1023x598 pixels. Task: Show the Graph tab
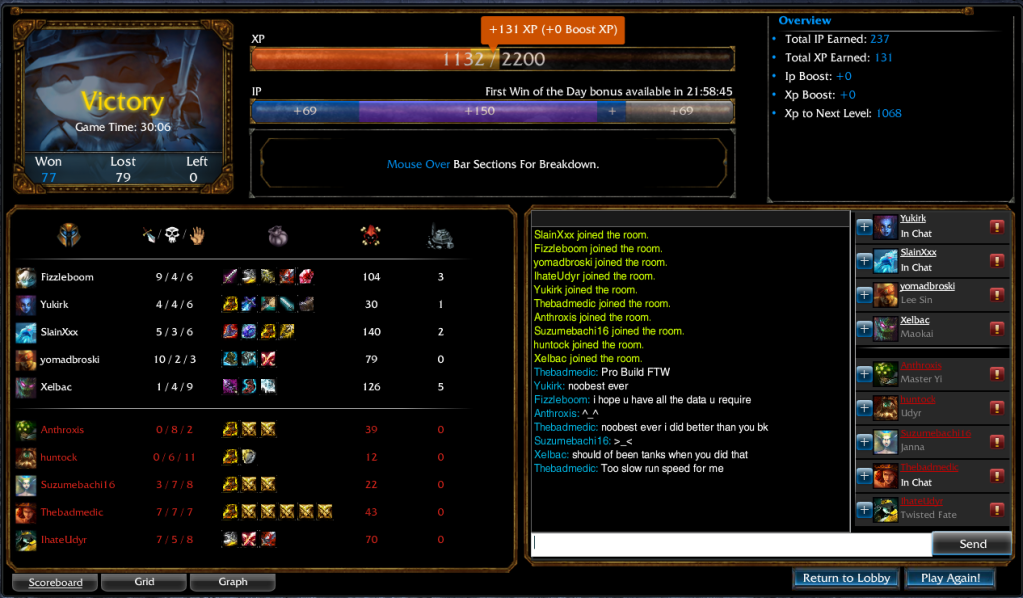point(232,582)
